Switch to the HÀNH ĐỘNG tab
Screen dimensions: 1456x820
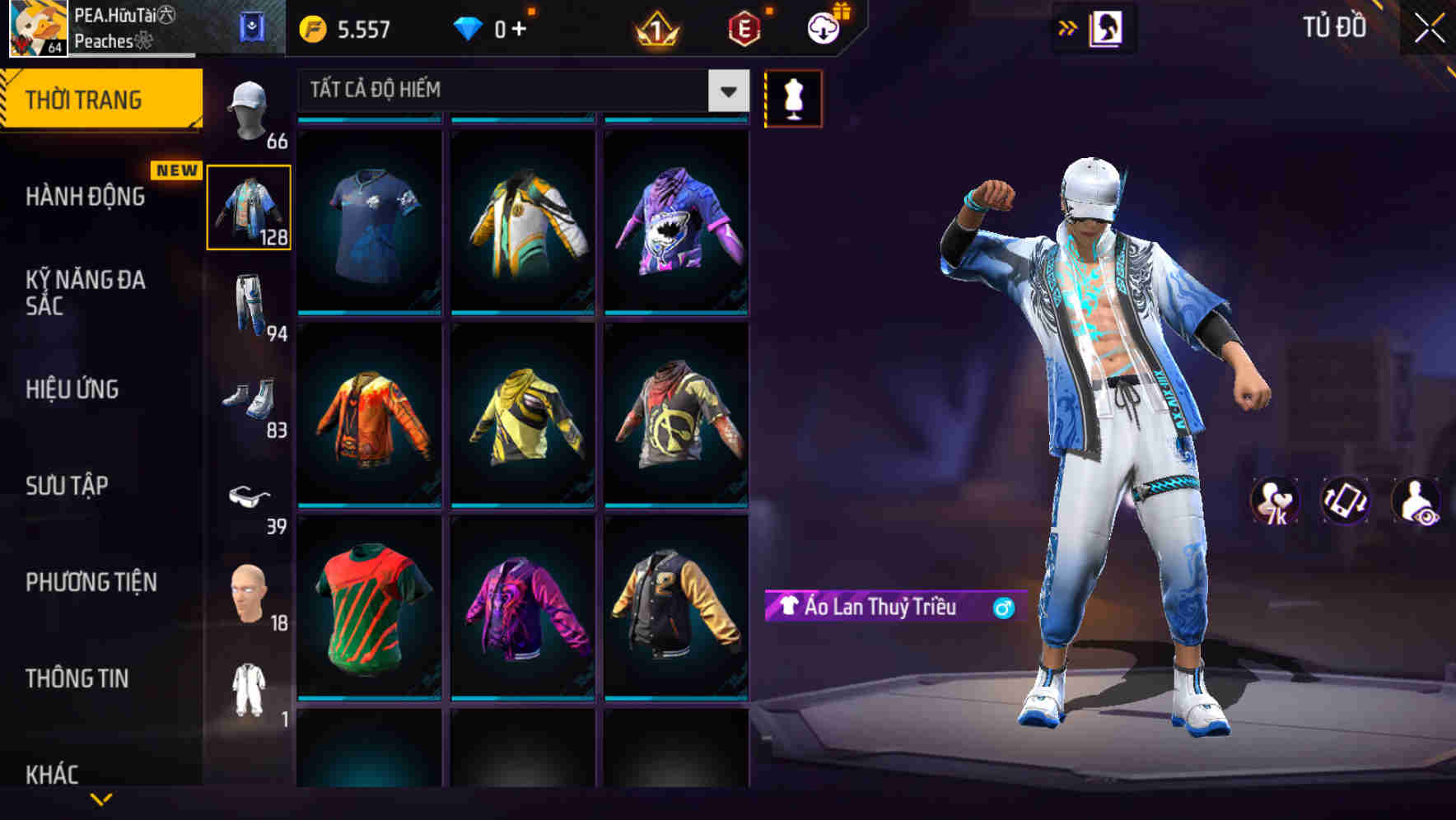86,198
